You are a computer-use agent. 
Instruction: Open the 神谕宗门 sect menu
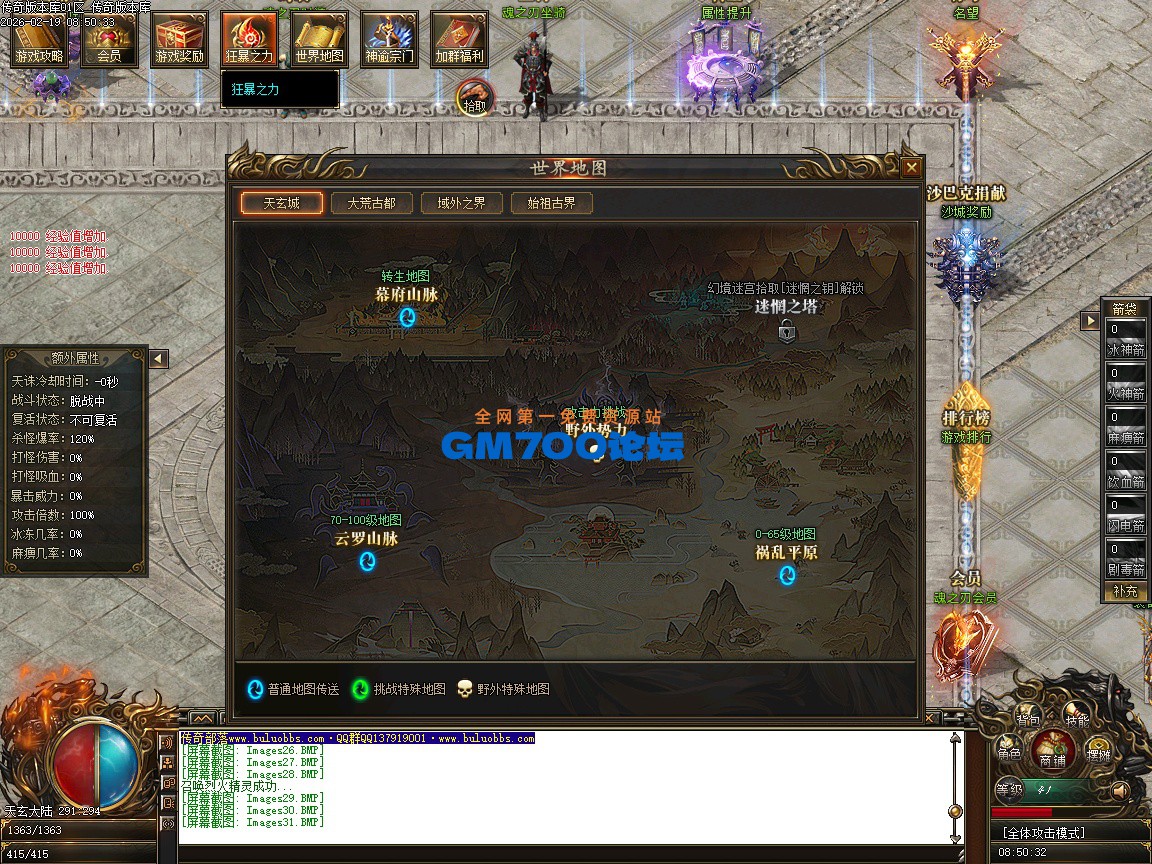(x=390, y=38)
